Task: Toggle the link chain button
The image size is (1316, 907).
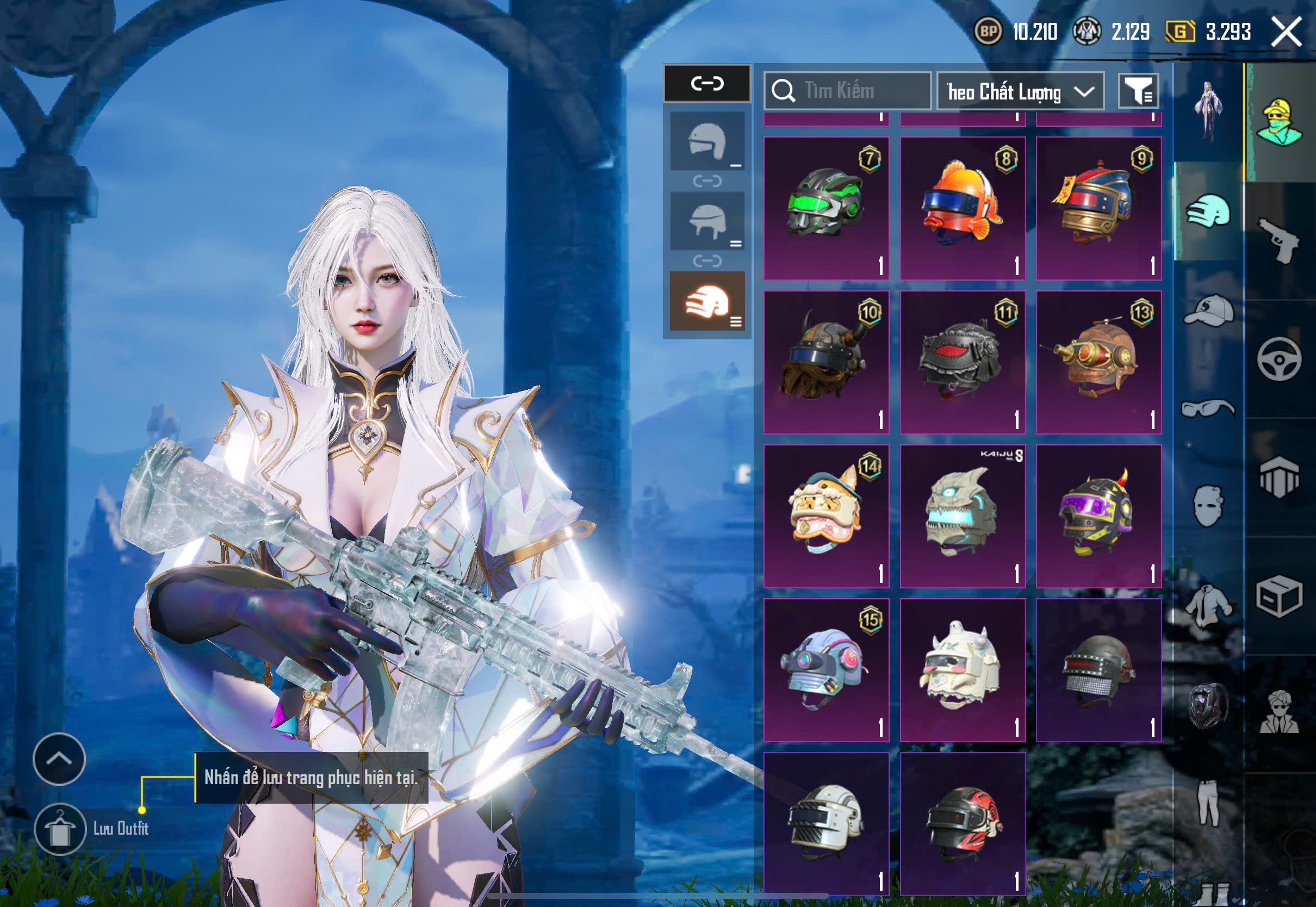Action: [x=707, y=84]
